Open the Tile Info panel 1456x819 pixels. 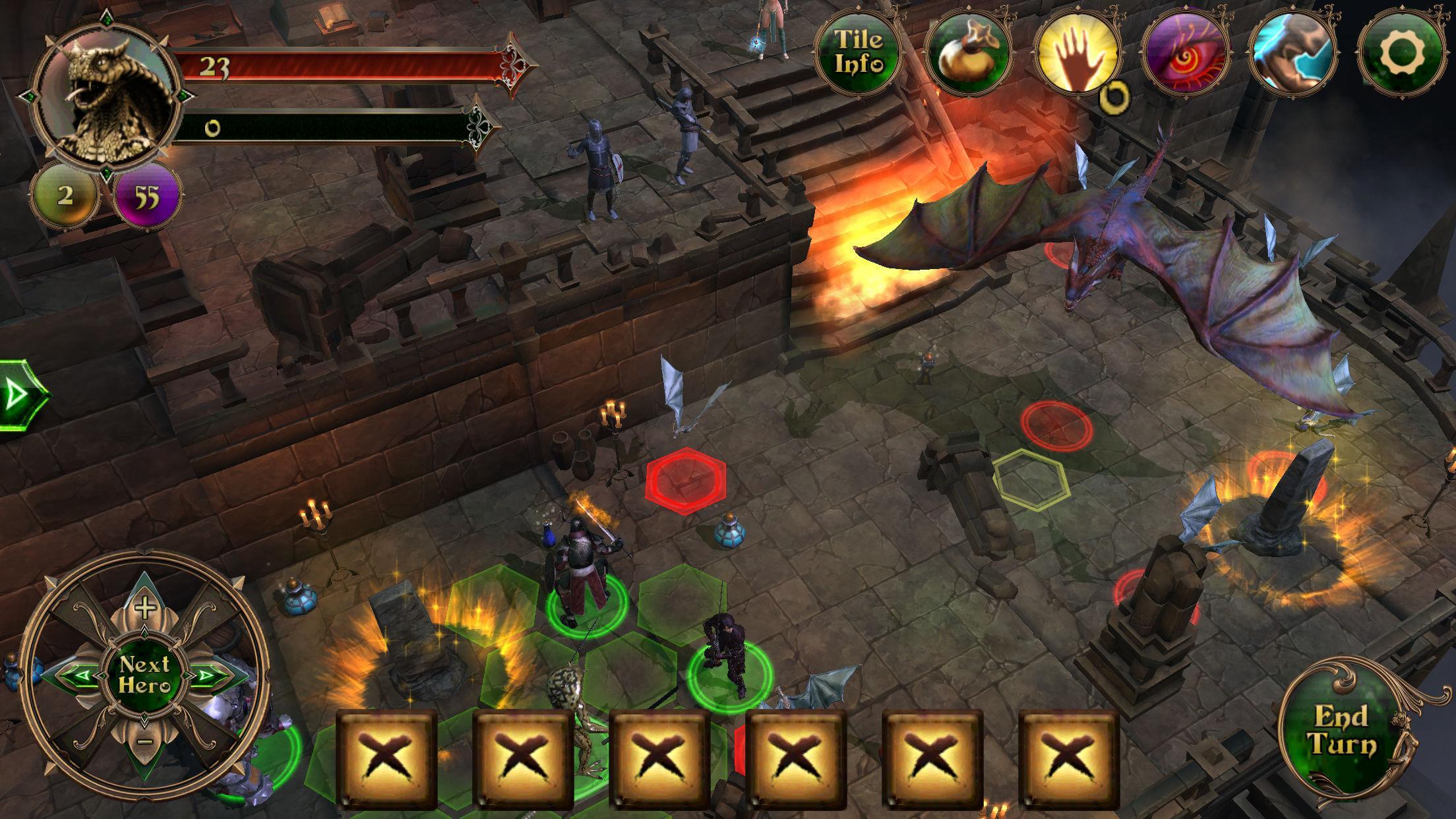[858, 51]
